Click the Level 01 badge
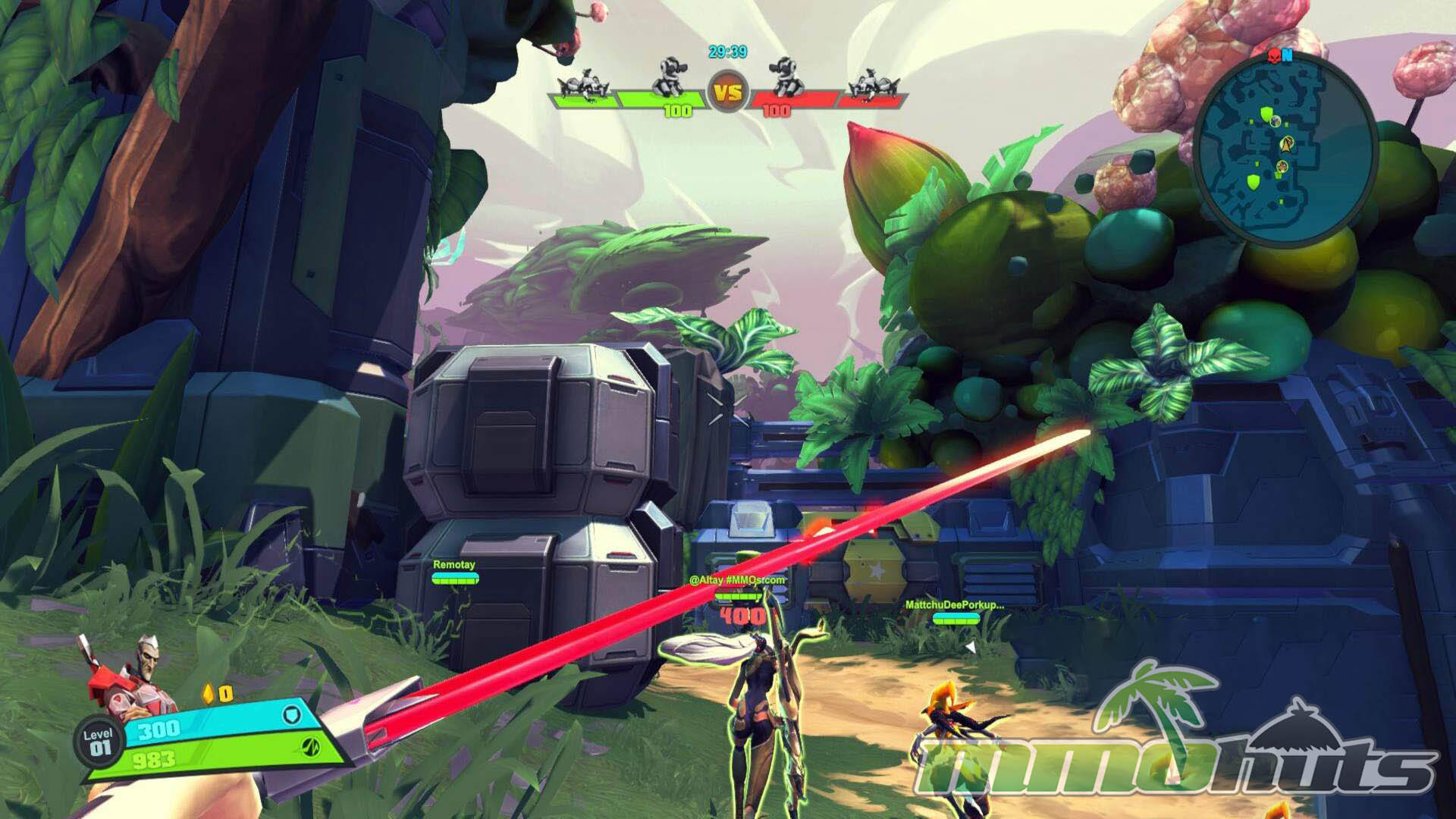 click(99, 742)
